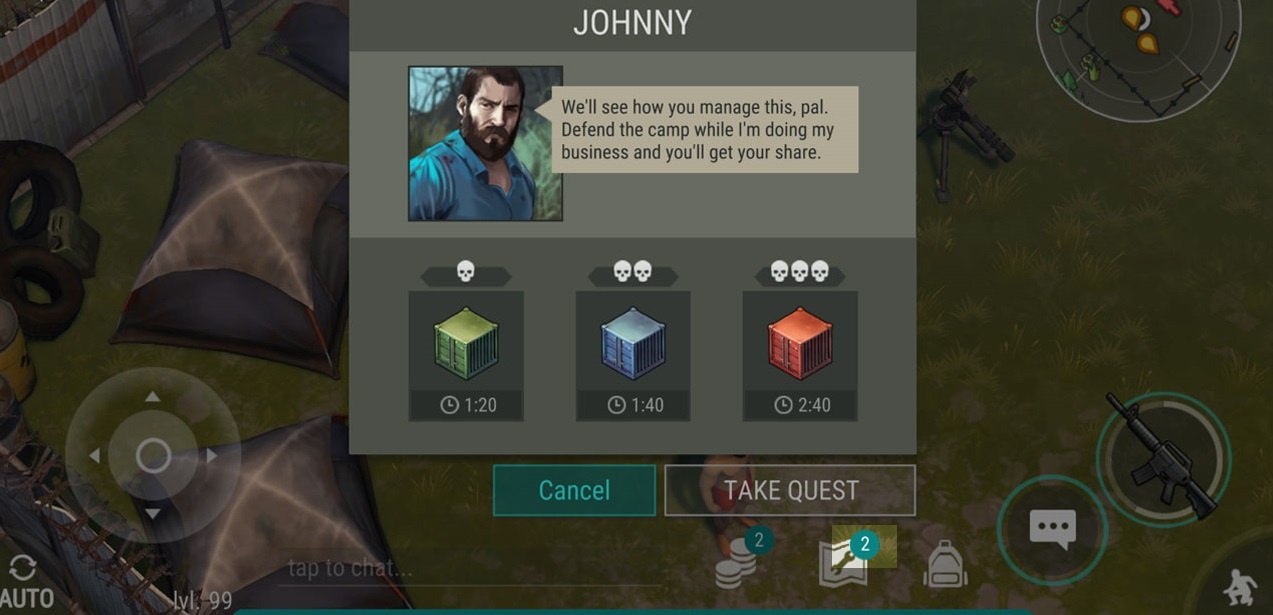The height and width of the screenshot is (615, 1273).
Task: Cancel Johnny's quest dialog
Action: (x=574, y=490)
